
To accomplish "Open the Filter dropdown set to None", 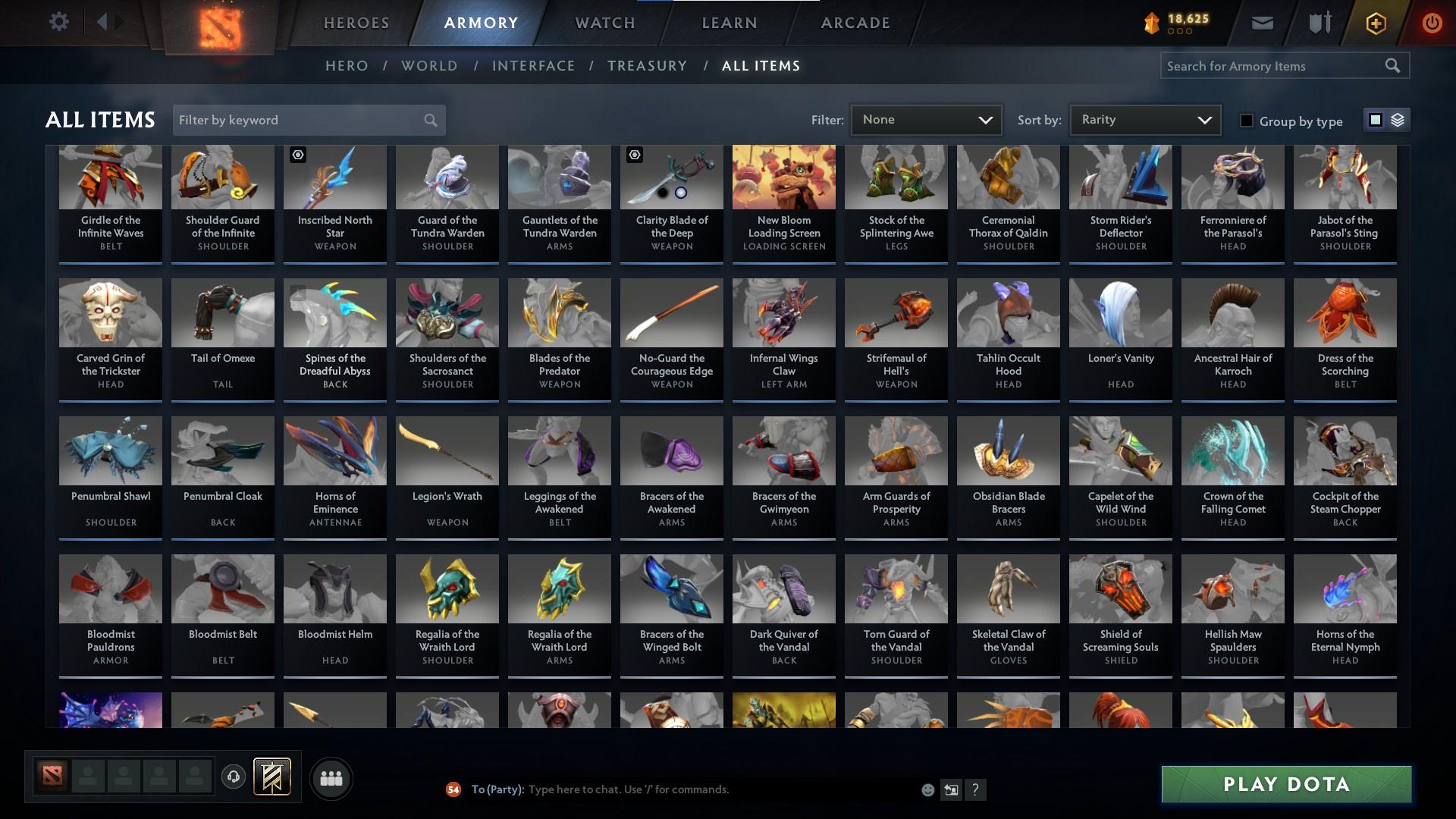I will point(925,119).
